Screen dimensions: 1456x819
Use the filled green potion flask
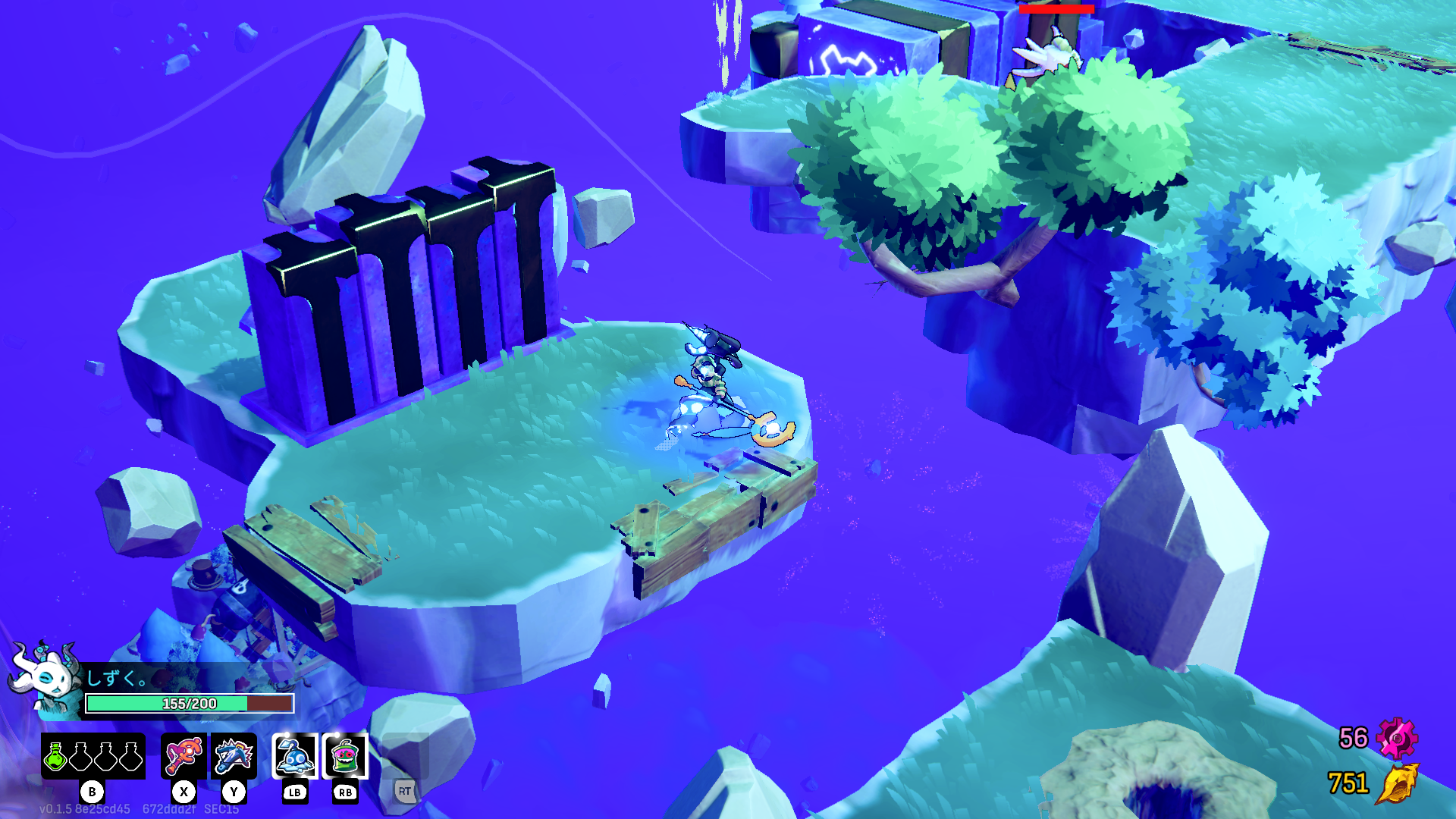click(x=55, y=756)
